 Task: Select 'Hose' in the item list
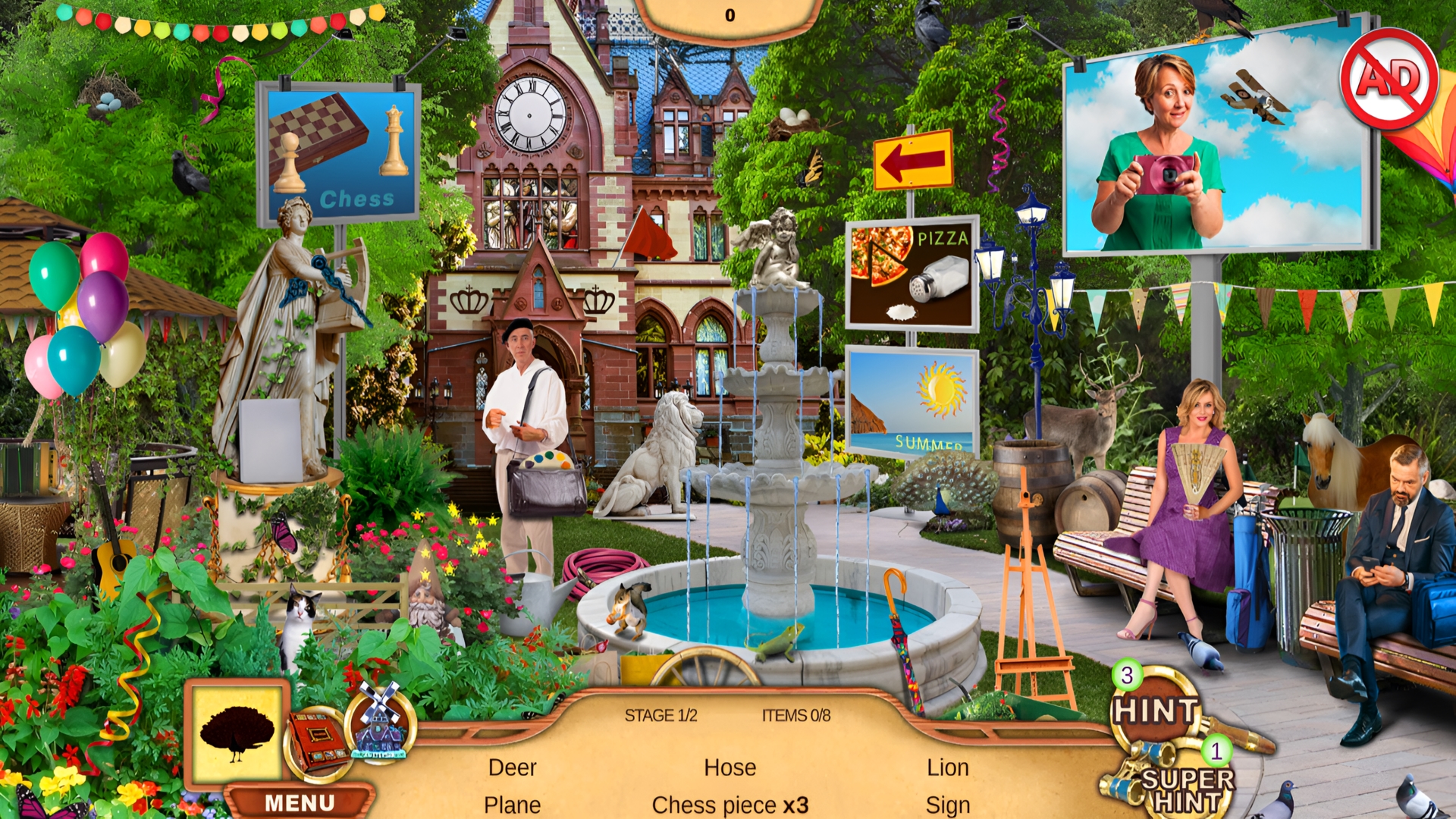coord(730,768)
